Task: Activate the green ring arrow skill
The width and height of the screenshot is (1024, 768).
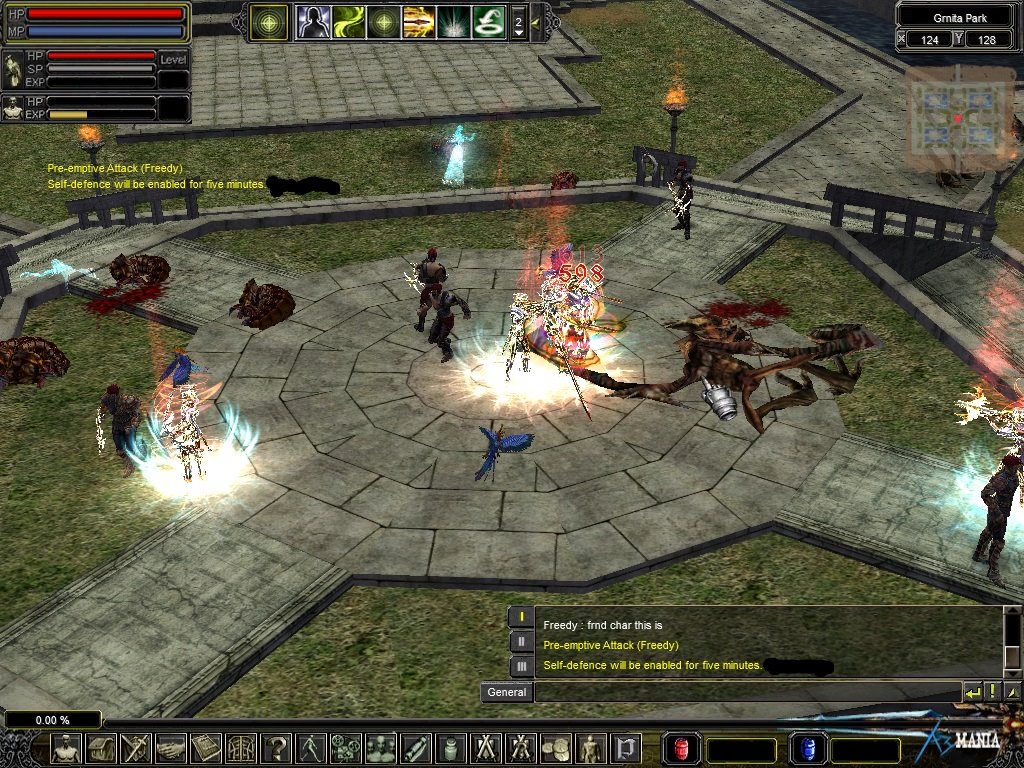Action: (x=488, y=22)
